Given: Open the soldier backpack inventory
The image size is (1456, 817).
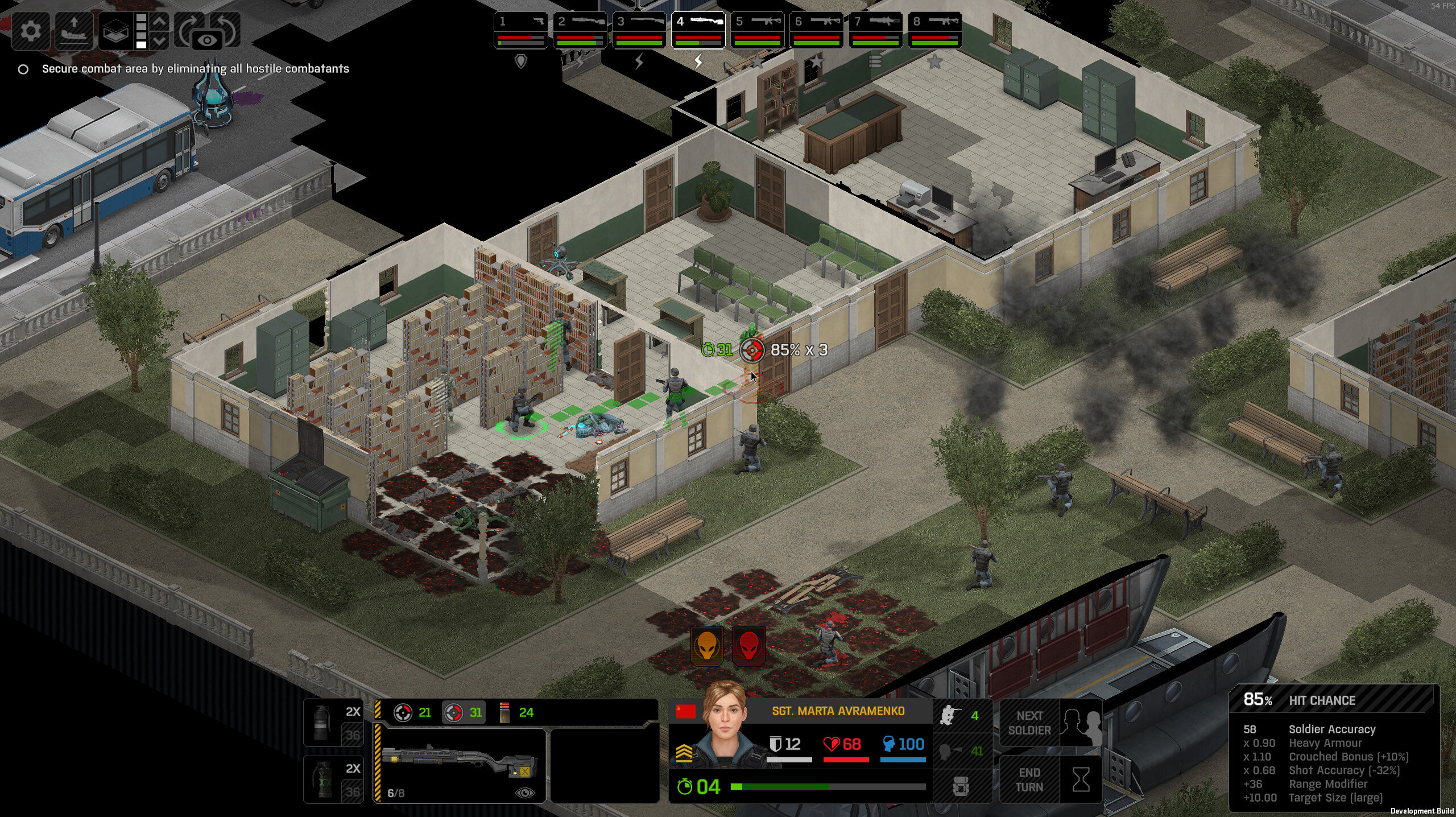Looking at the screenshot, I should pos(961,787).
